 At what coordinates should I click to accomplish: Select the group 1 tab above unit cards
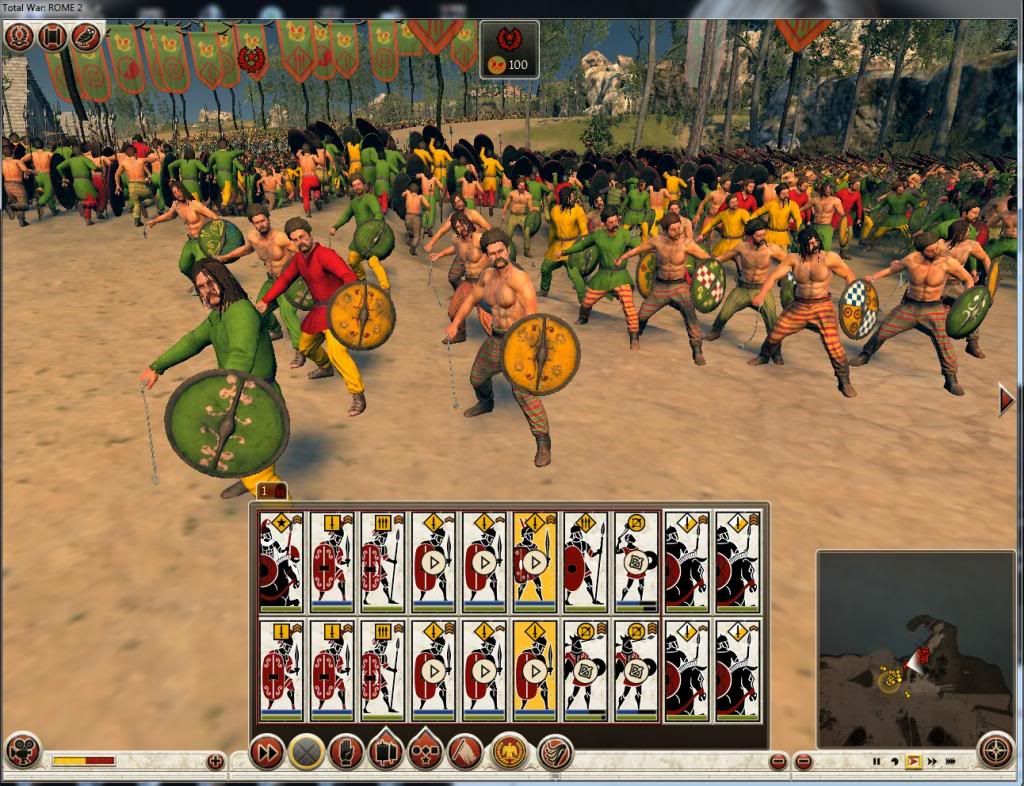tap(272, 491)
